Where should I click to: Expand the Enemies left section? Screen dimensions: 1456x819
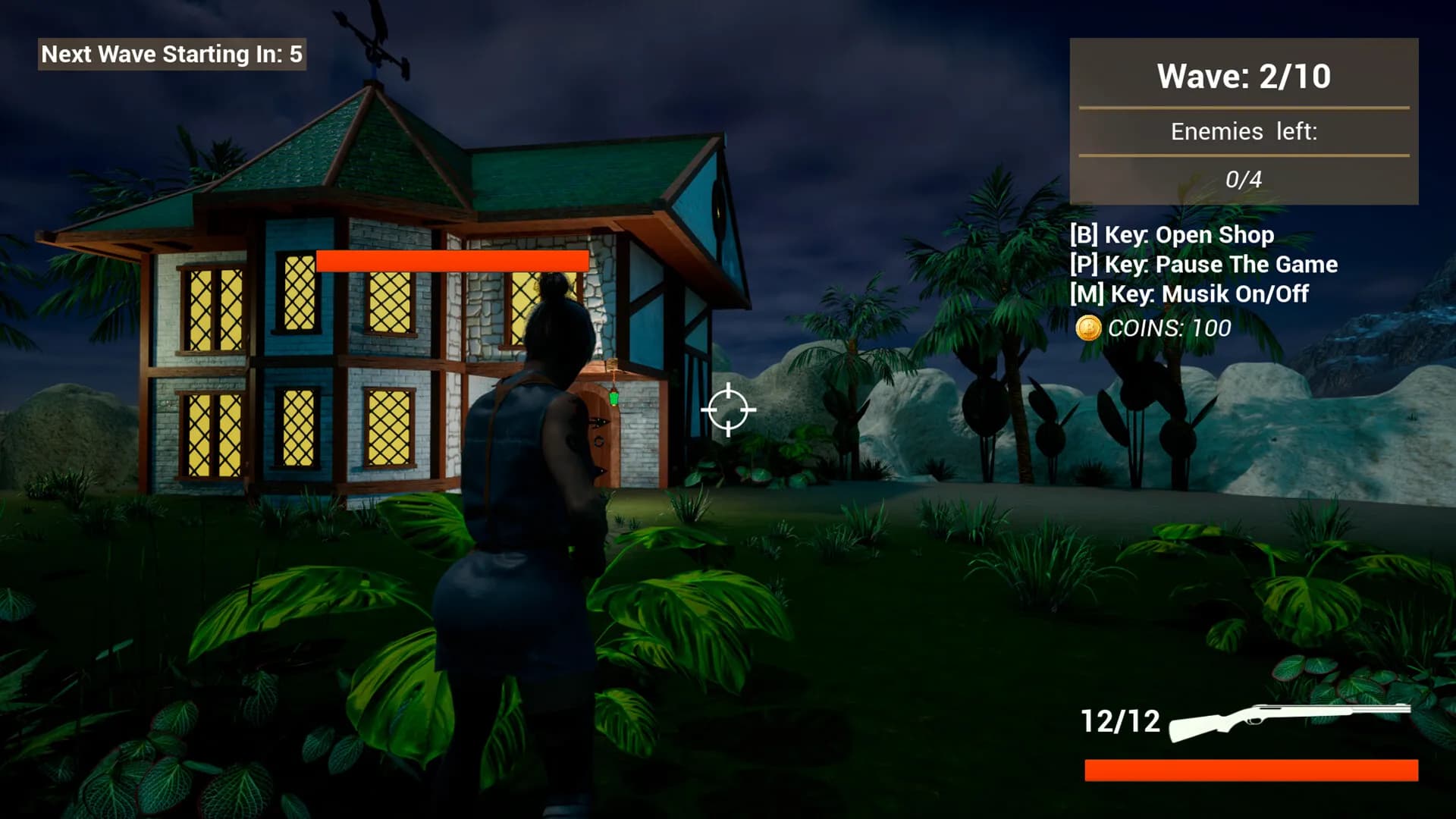tap(1244, 131)
